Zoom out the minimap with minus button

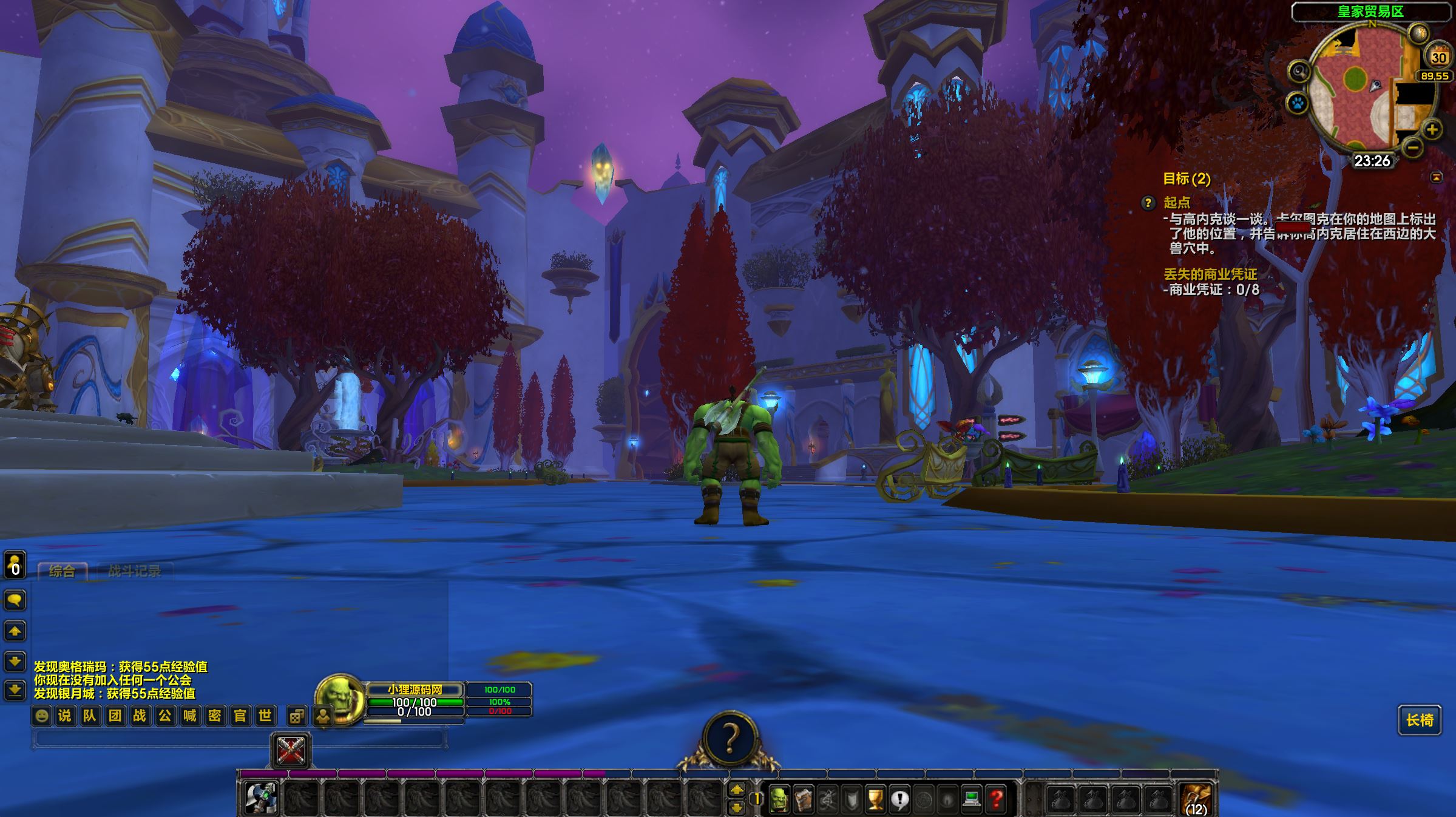coord(1413,147)
